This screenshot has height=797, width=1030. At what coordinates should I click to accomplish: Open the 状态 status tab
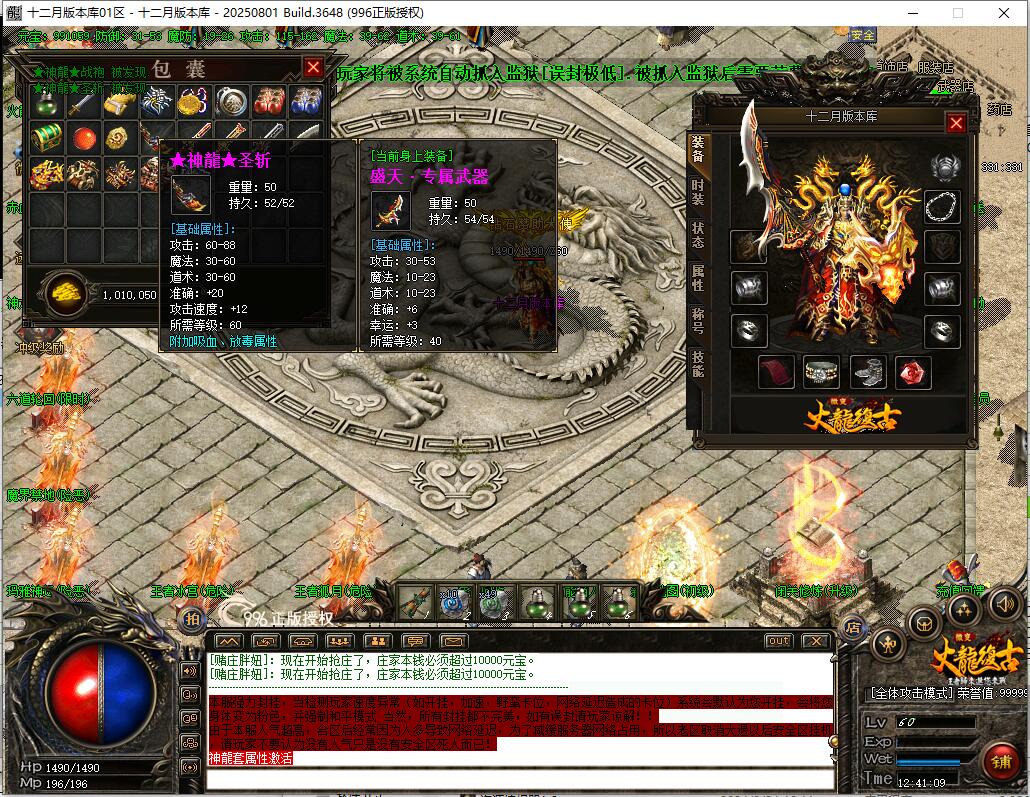click(x=697, y=234)
